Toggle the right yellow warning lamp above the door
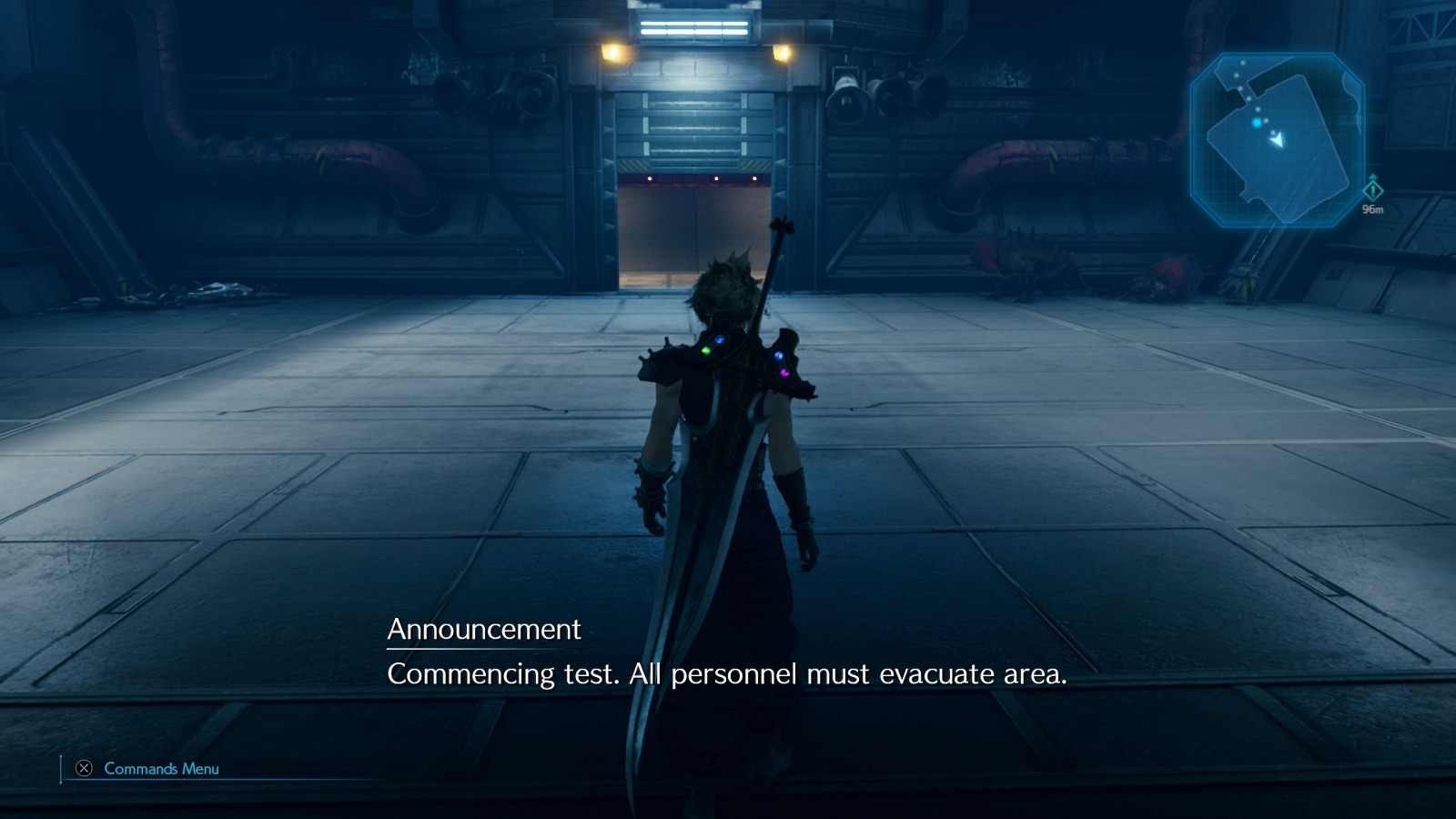 click(784, 54)
